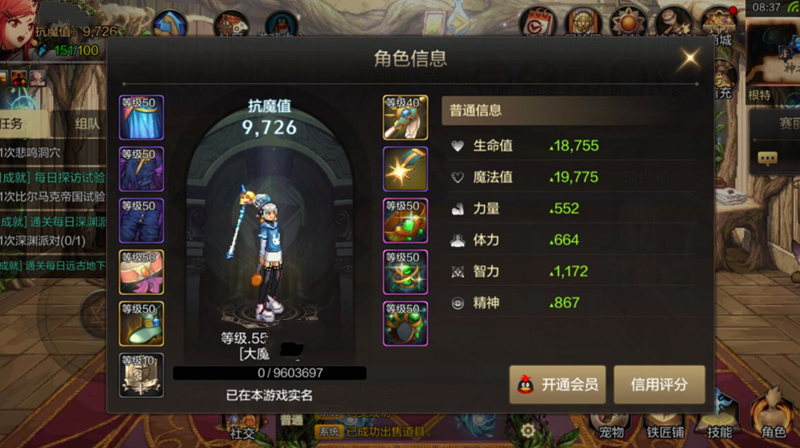Tap the 开通会员 membership button

[557, 384]
